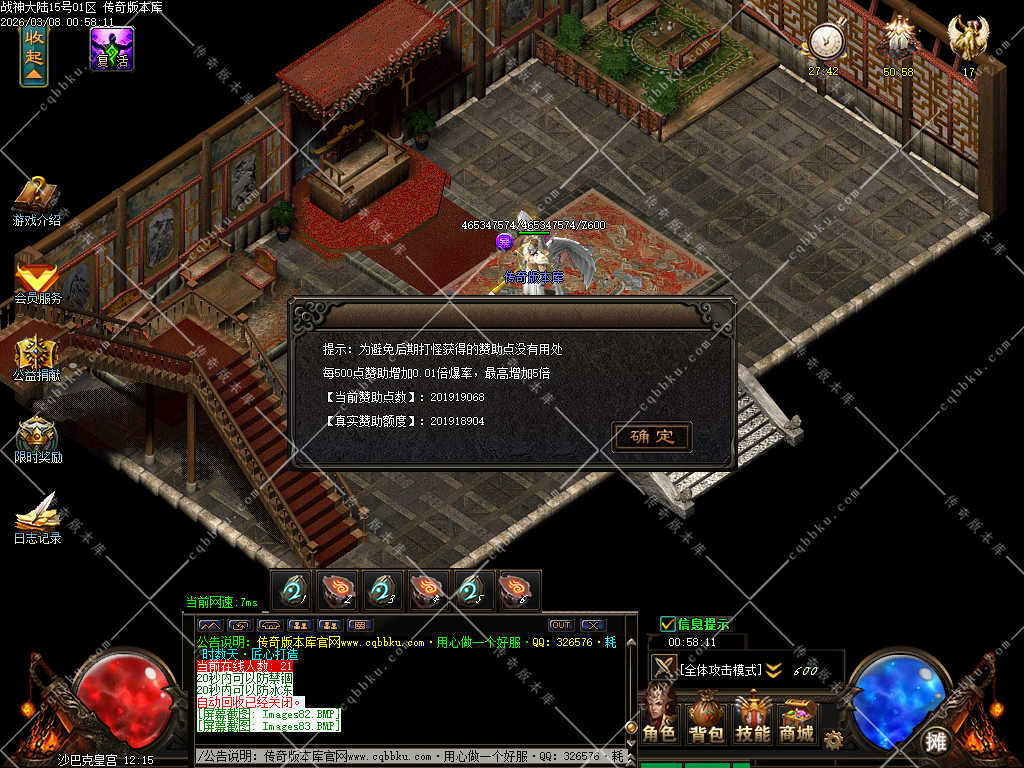Close the chat panel with X button
This screenshot has height=768, width=1024.
pyautogui.click(x=592, y=625)
